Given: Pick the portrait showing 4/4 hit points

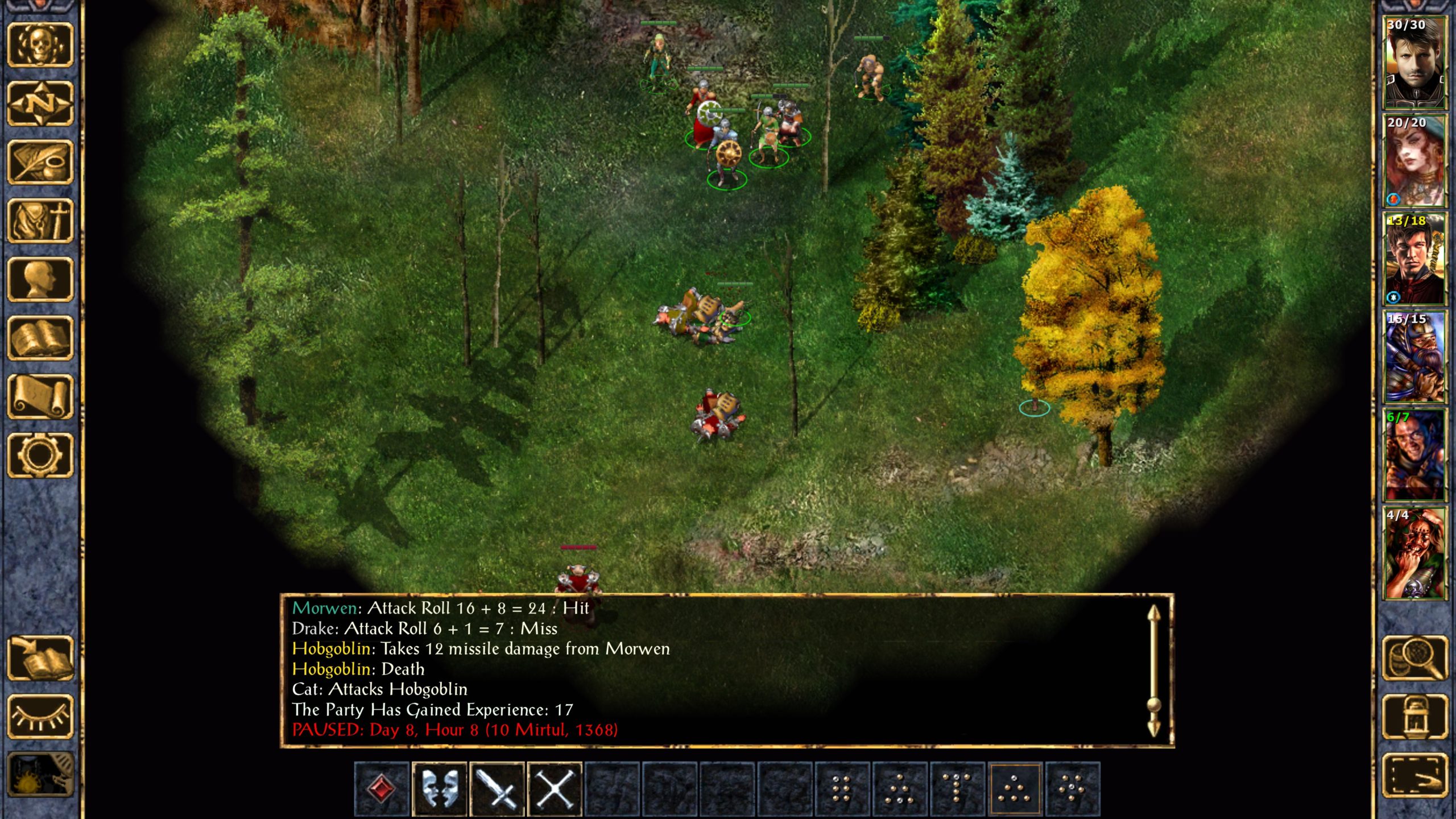Looking at the screenshot, I should click(x=1414, y=553).
